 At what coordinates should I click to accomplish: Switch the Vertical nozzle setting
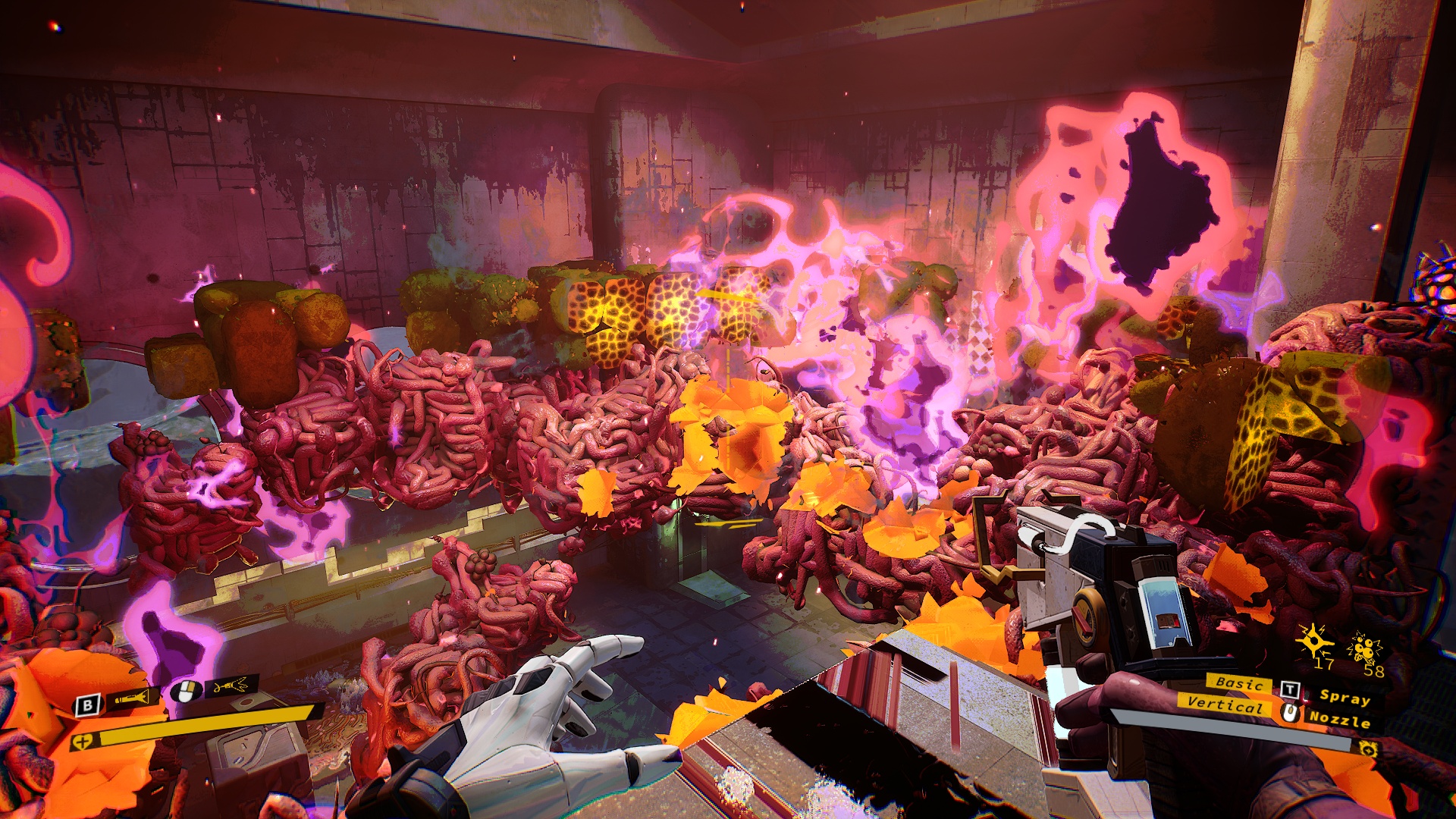(1224, 704)
